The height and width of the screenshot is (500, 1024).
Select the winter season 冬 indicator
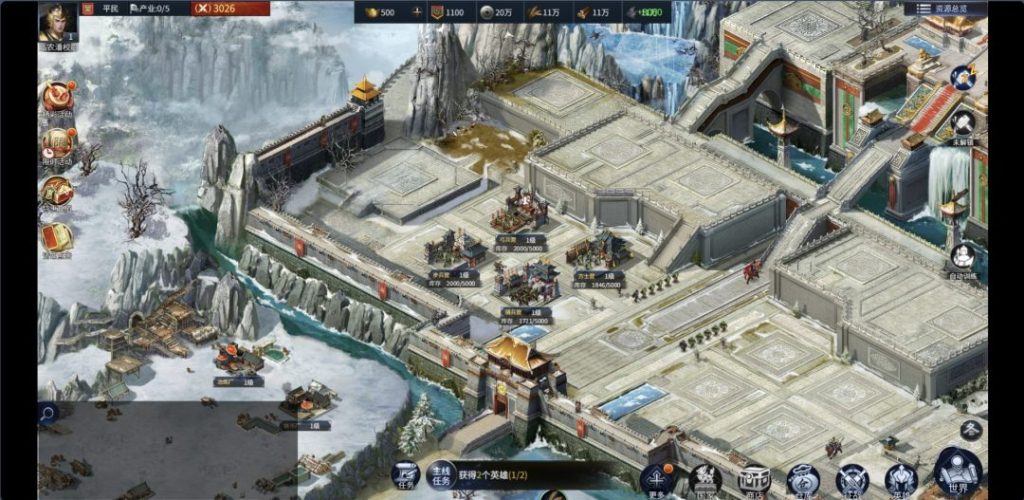970,429
